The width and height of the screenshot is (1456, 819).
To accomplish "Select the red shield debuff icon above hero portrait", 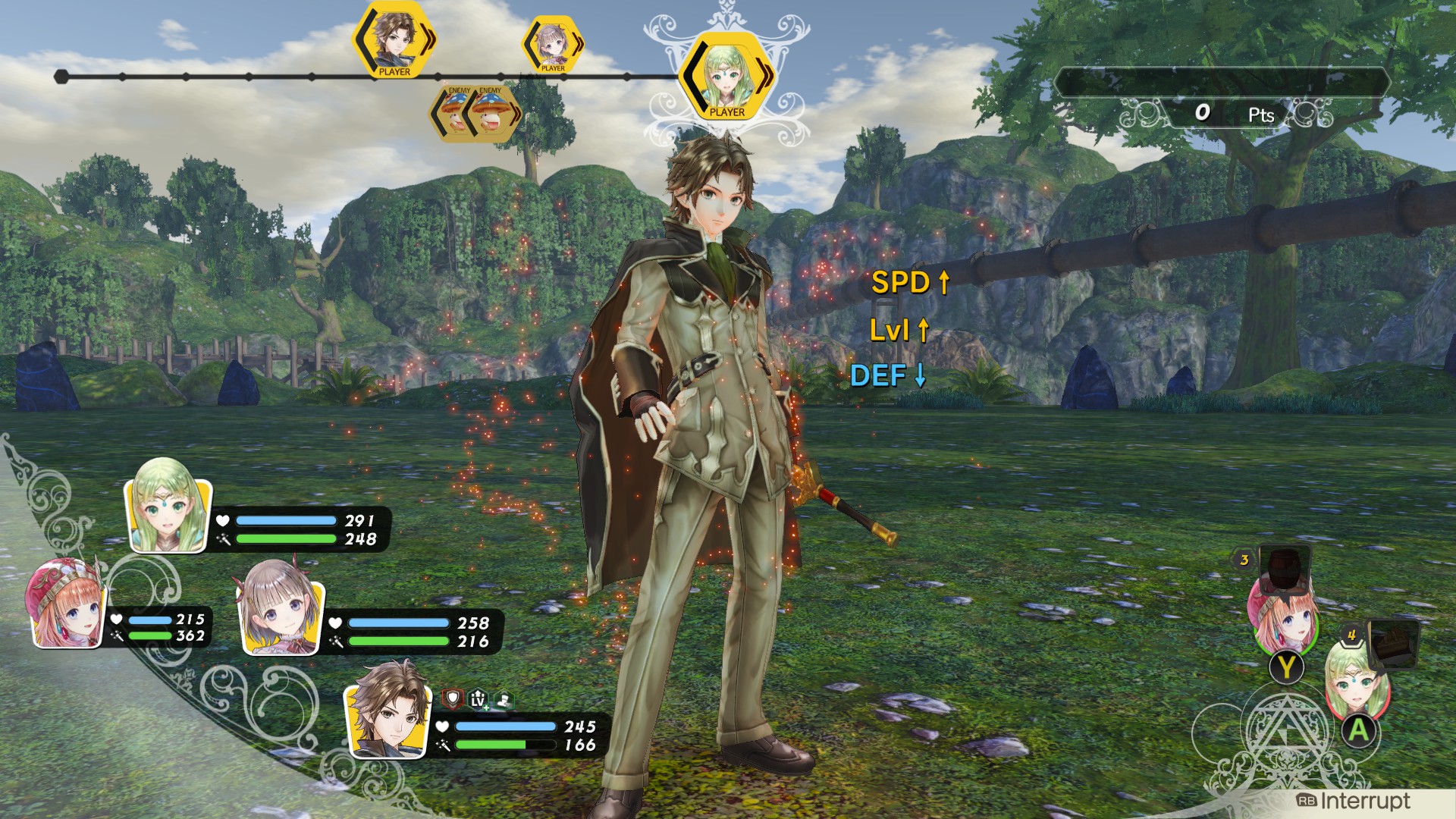I will [x=452, y=698].
